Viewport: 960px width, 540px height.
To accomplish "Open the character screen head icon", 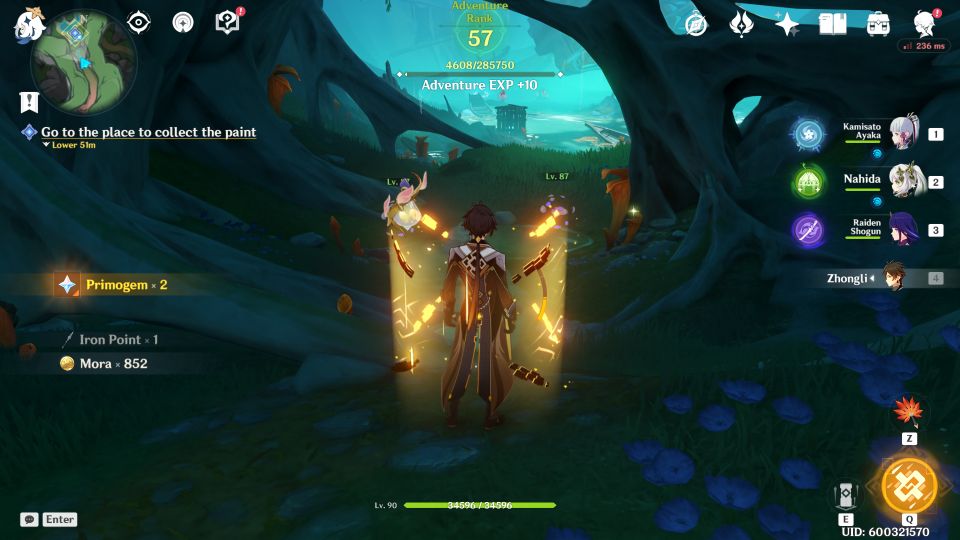I will coord(925,24).
